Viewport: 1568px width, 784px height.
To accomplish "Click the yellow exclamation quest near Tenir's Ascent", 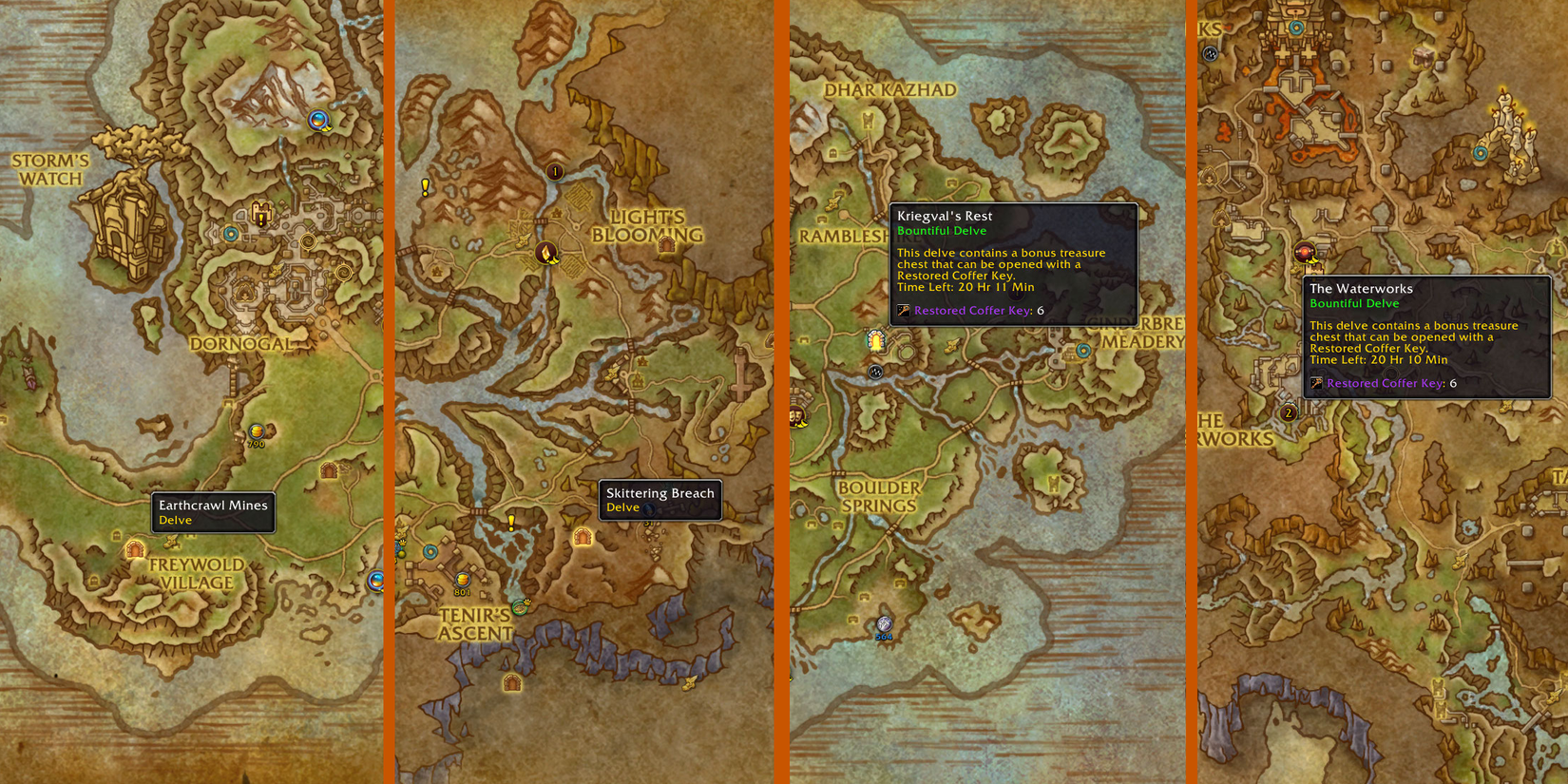I will click(x=511, y=523).
